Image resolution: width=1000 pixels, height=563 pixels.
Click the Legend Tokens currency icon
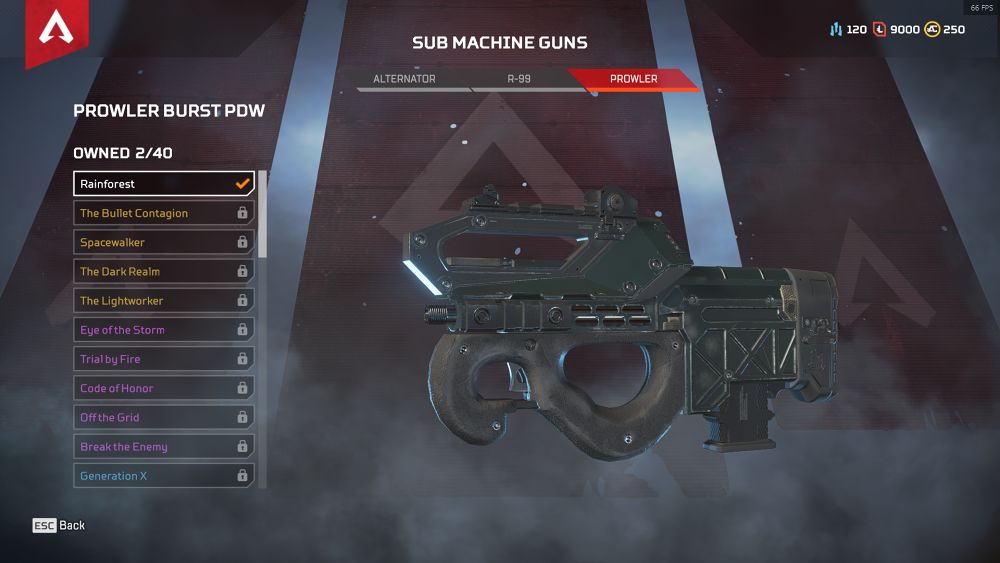click(880, 30)
